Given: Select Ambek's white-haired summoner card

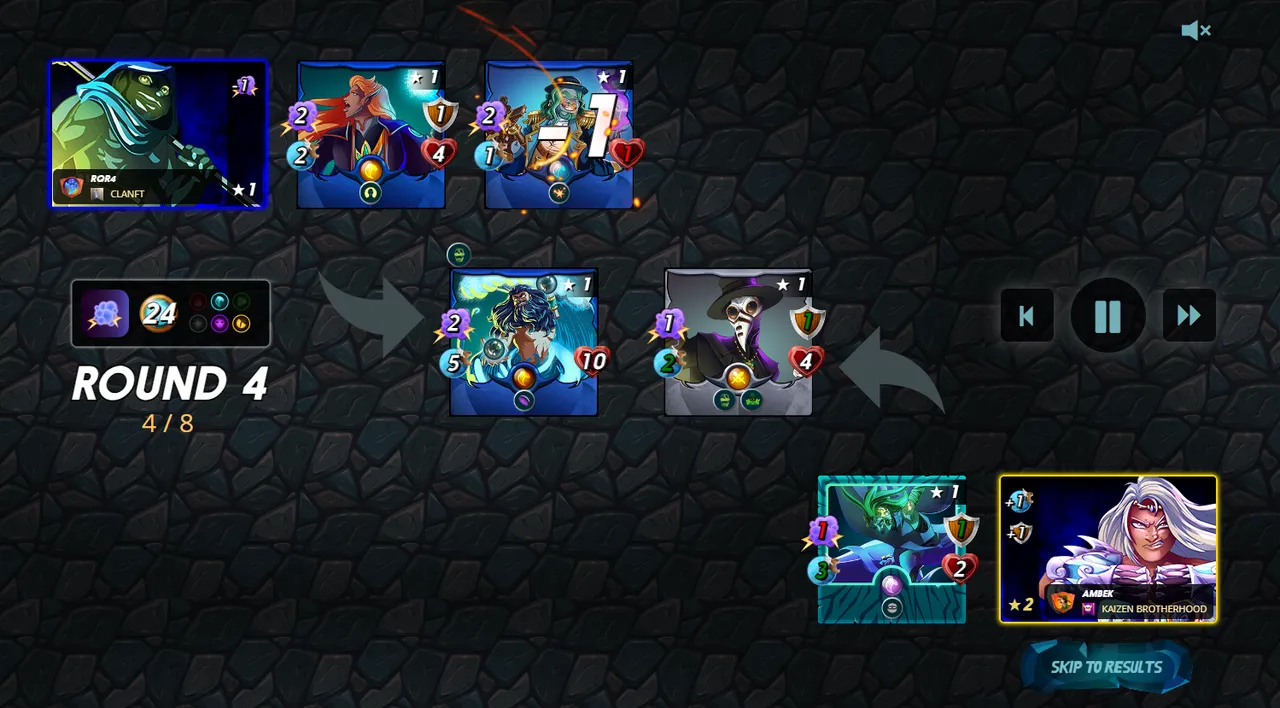Looking at the screenshot, I should coord(1108,548).
